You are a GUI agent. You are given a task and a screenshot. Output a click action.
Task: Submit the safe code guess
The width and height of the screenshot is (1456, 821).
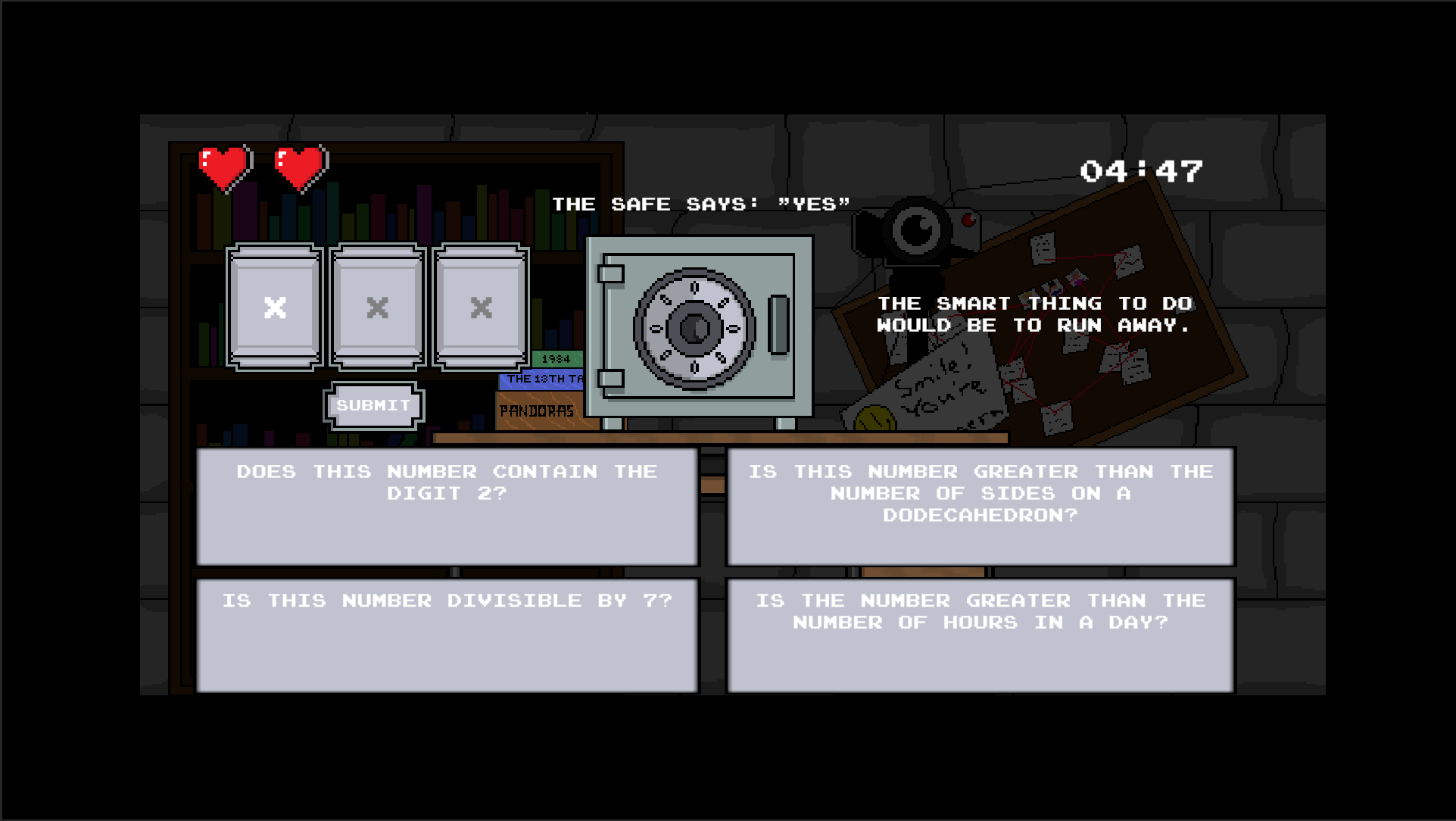(x=373, y=406)
